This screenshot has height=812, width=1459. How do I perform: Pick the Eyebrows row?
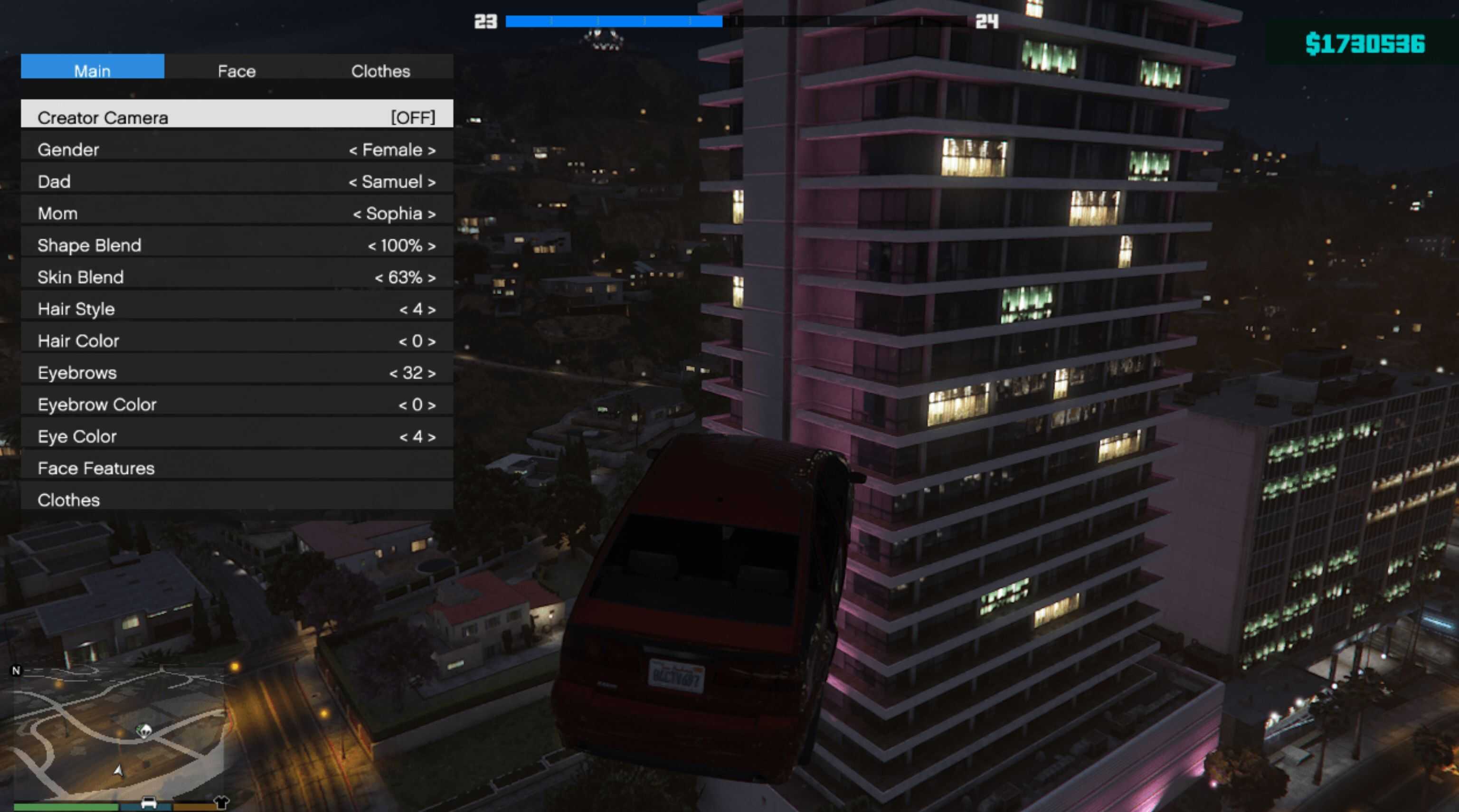[x=237, y=372]
